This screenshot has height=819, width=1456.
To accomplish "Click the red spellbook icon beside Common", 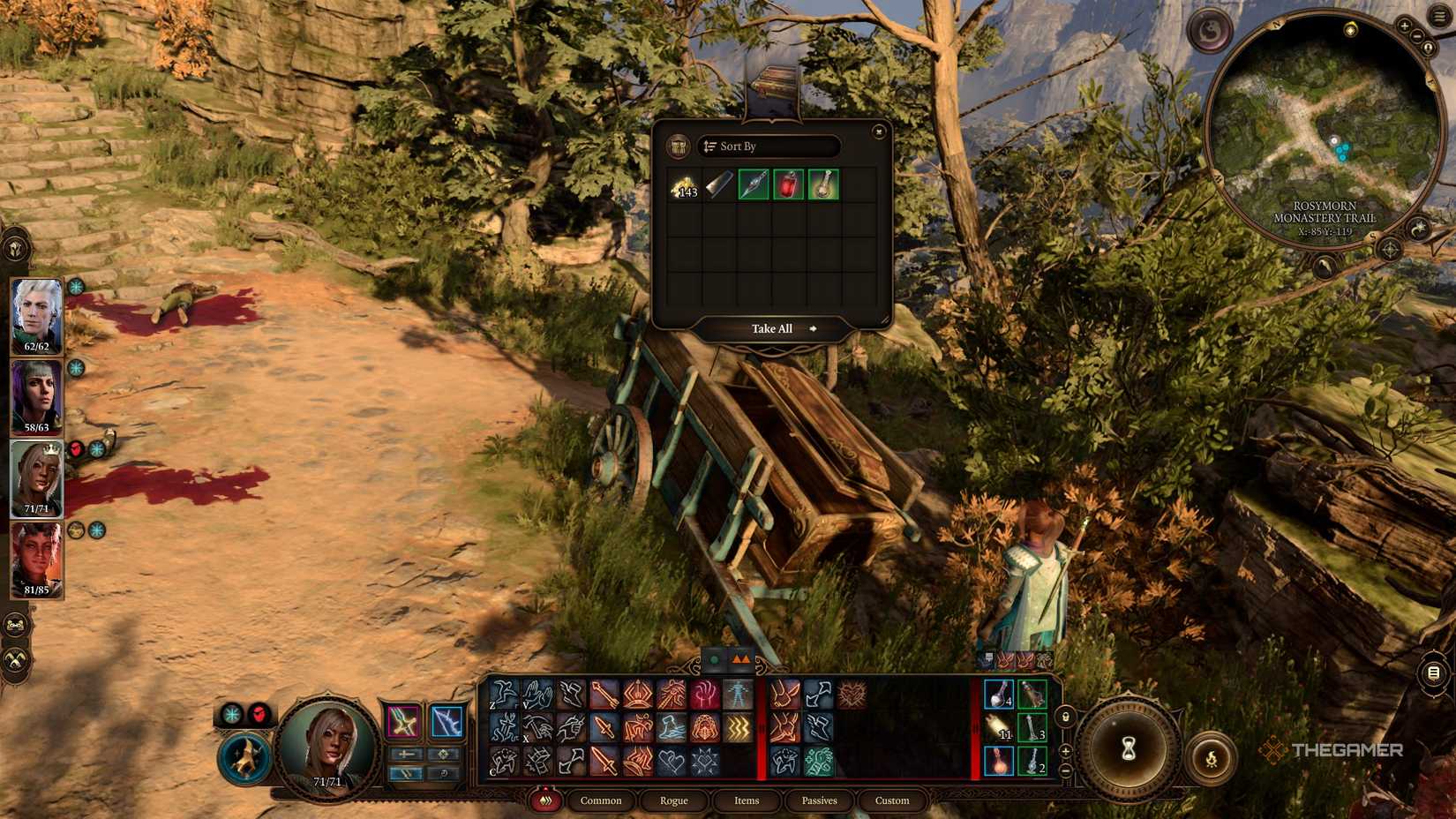I will click(547, 800).
